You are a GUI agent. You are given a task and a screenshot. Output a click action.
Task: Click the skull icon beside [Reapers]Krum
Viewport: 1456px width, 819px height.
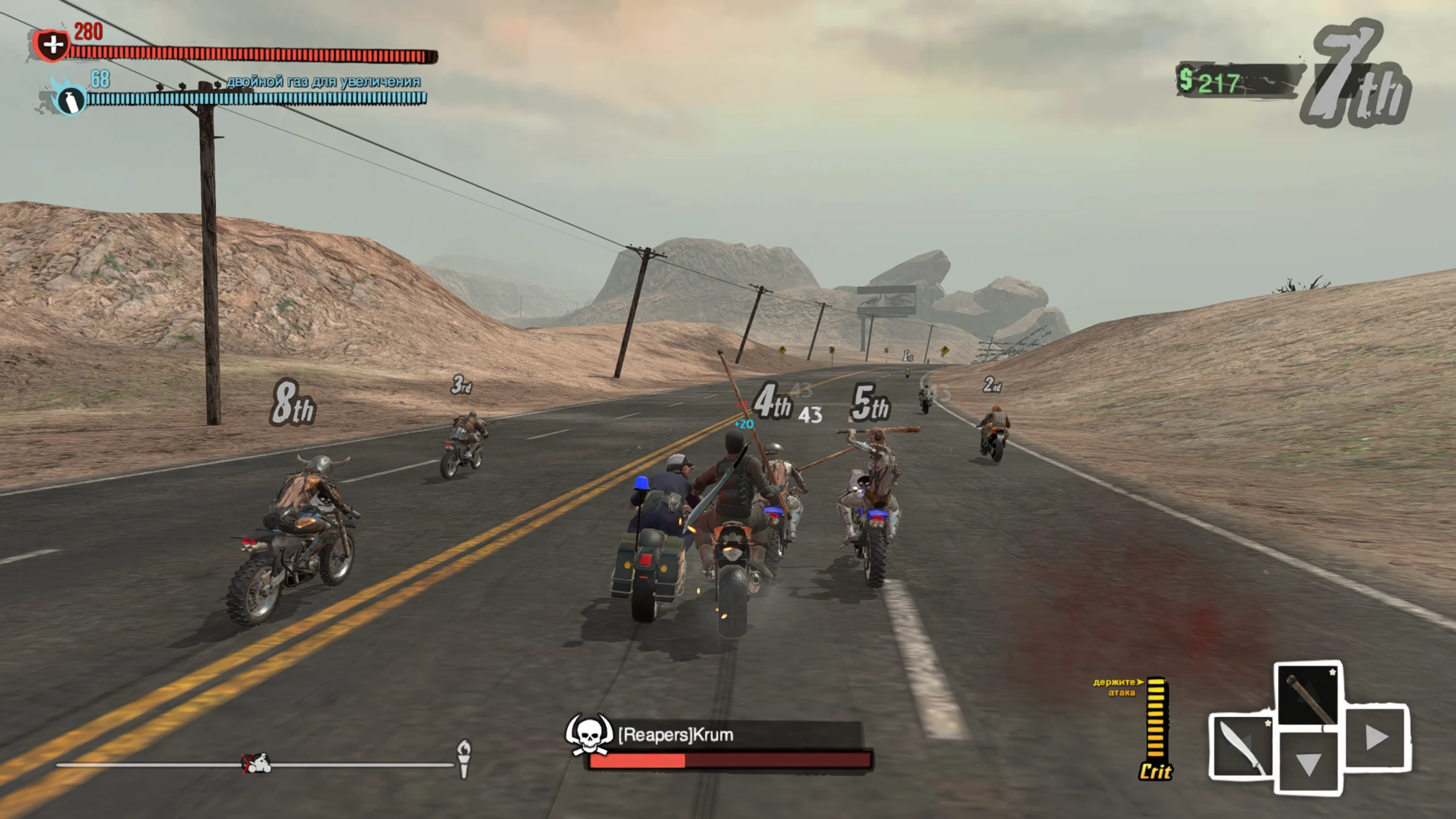tap(589, 735)
